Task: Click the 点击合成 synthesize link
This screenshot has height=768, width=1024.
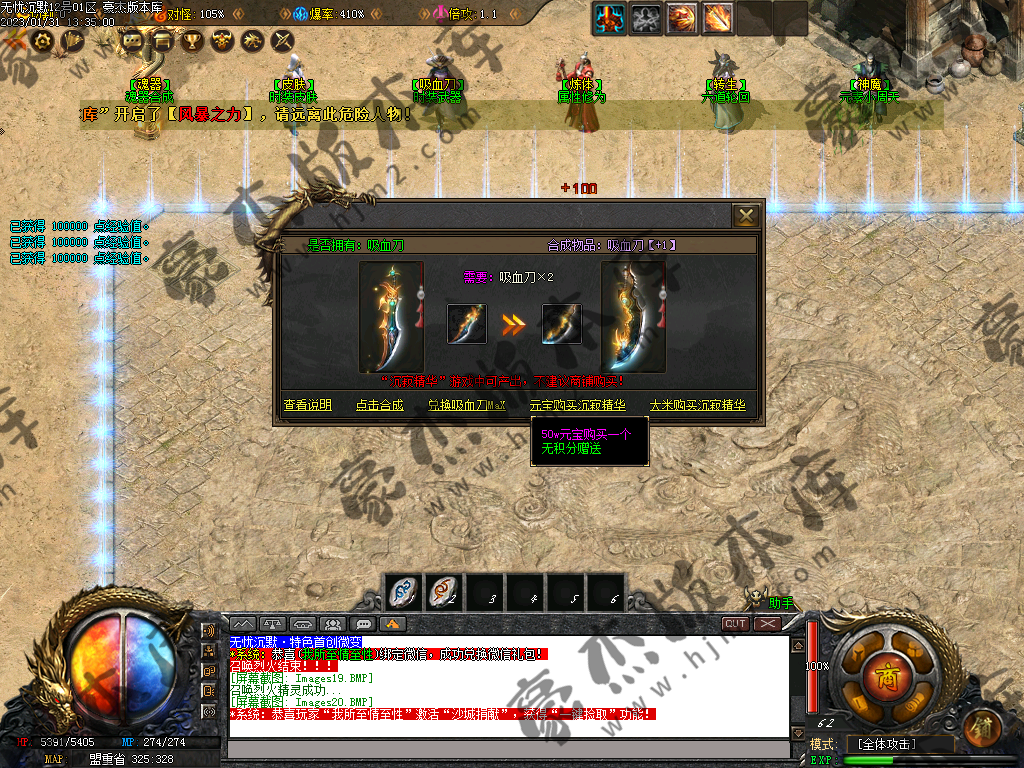Action: (x=379, y=406)
